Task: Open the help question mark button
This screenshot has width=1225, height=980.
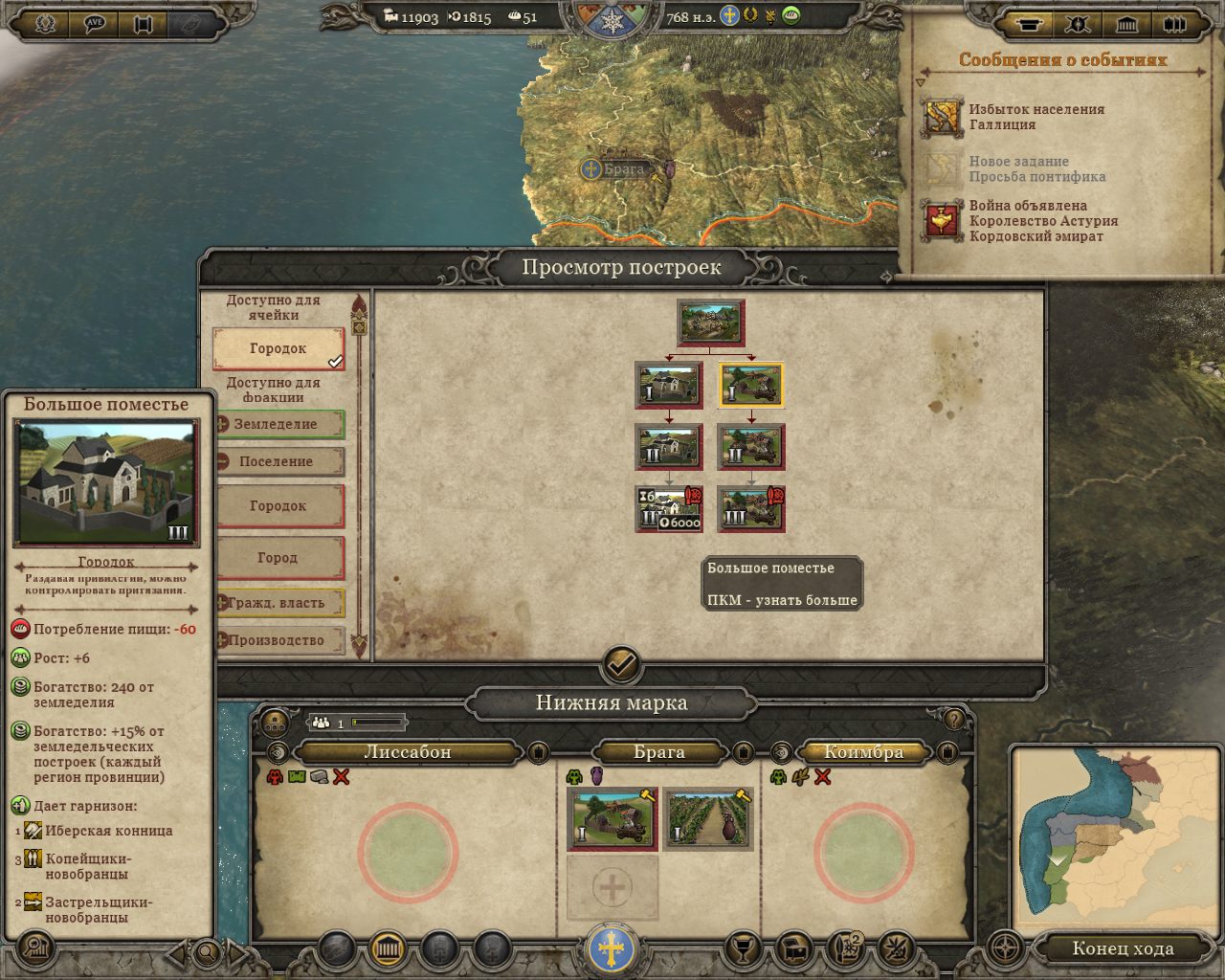Action: point(953,720)
